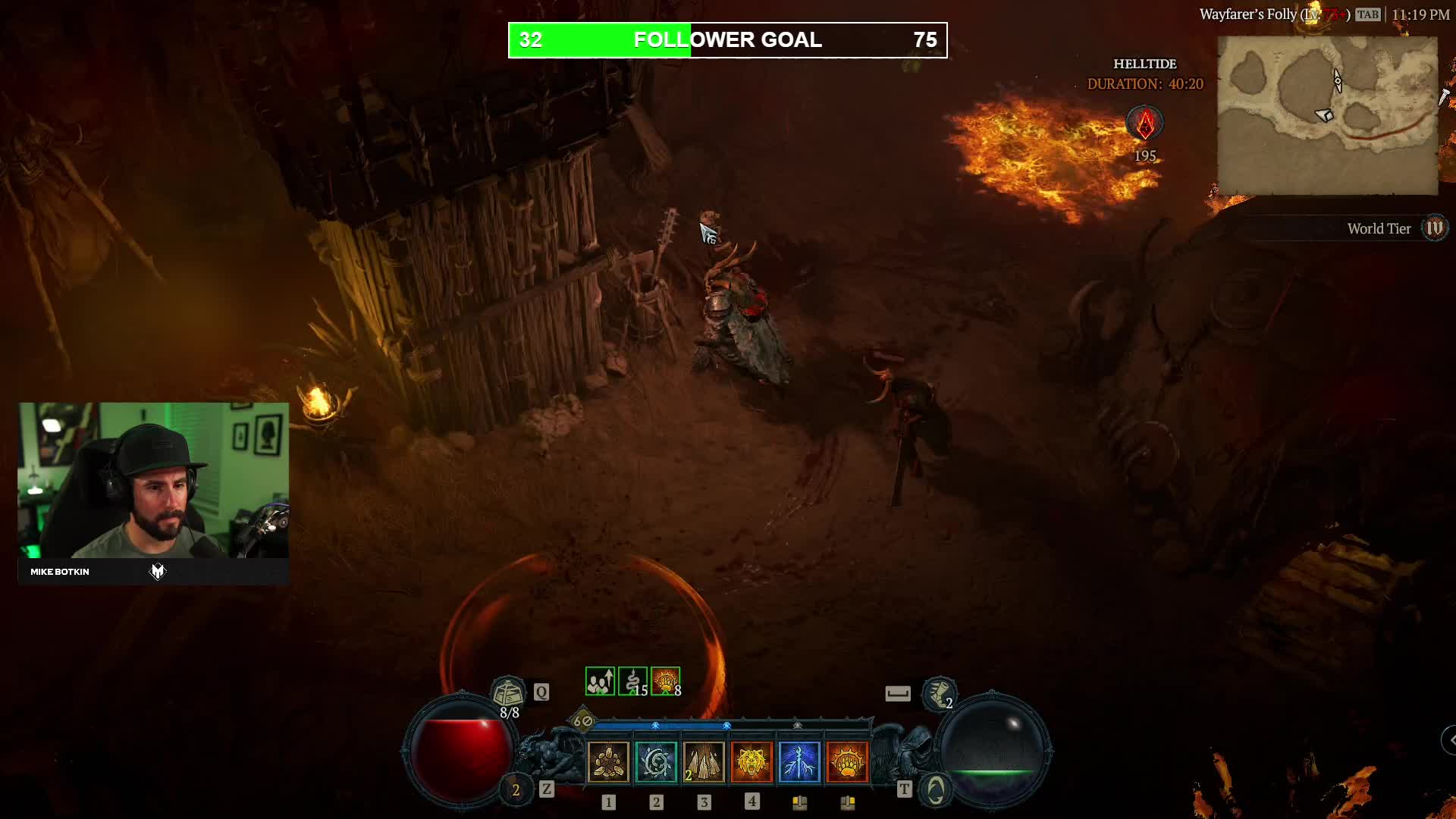Click the Follower Goal progress bar overlay

[727, 40]
